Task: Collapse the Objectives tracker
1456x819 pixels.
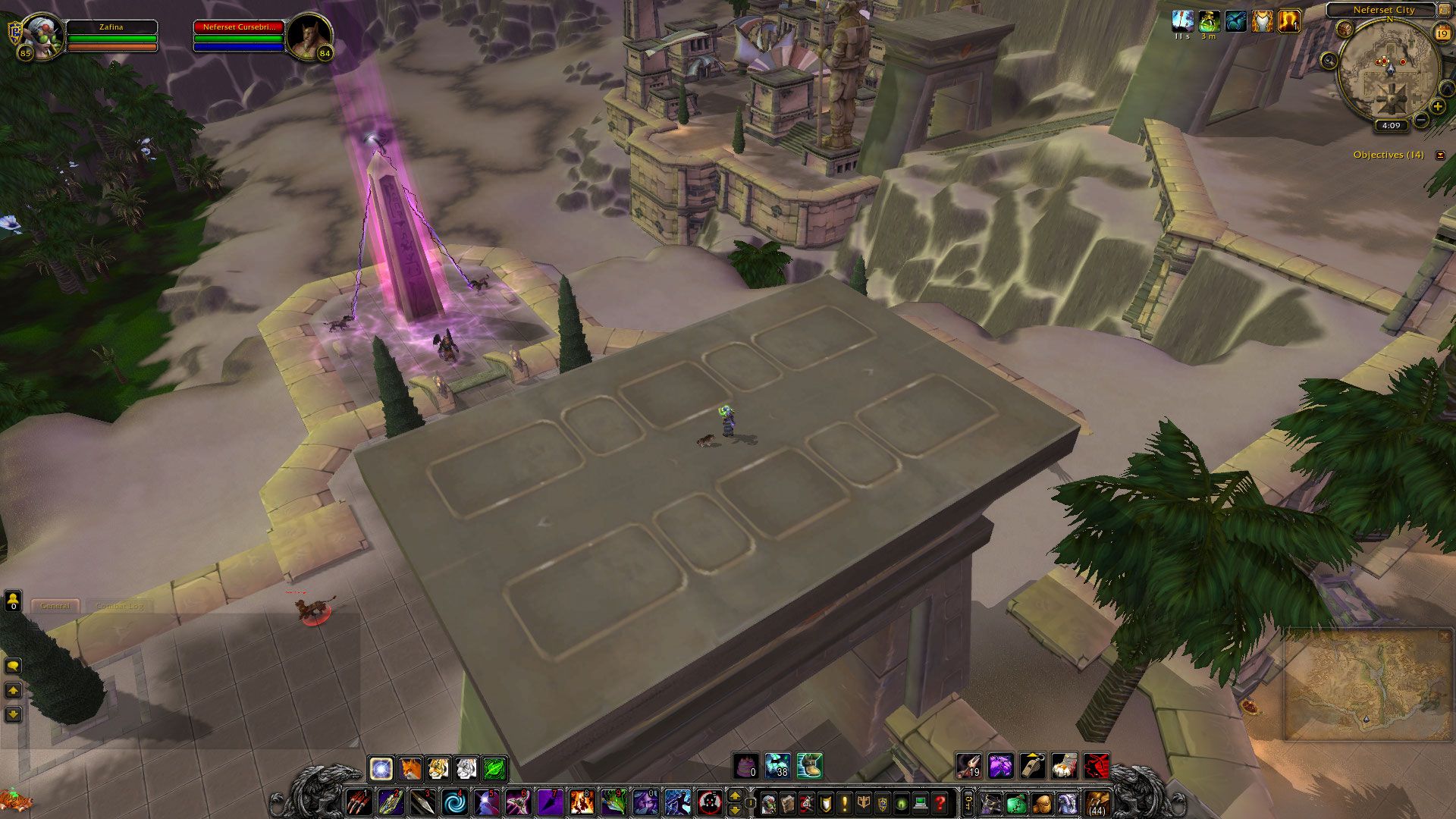Action: [x=1440, y=155]
